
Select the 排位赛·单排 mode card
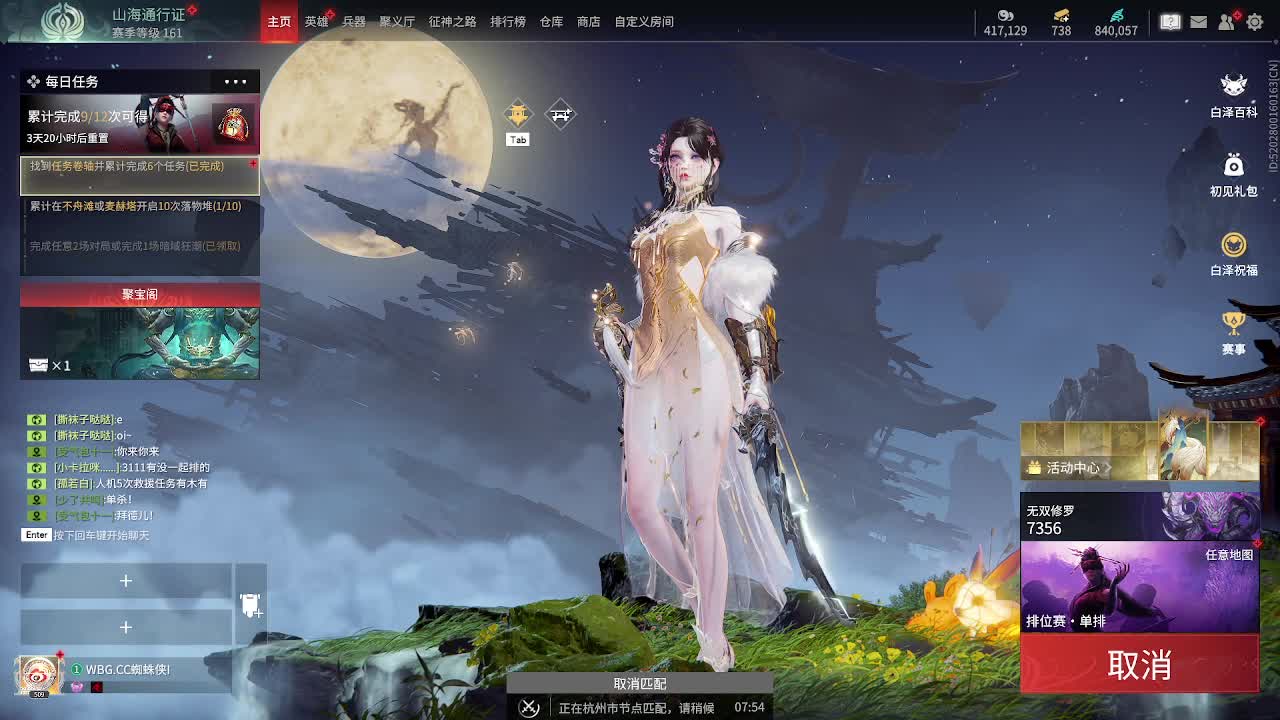click(x=1139, y=588)
